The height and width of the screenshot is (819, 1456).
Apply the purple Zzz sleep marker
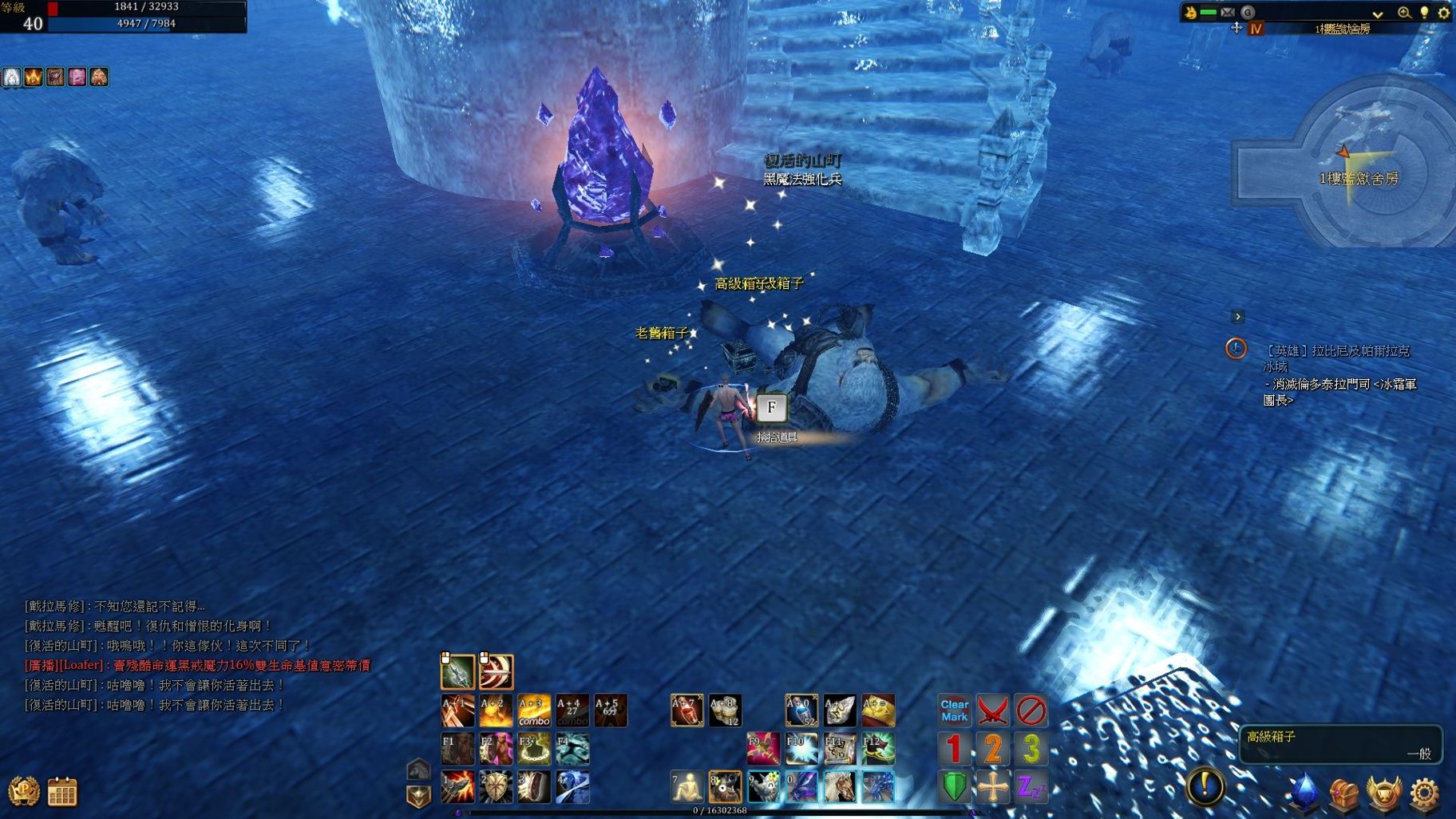(x=1031, y=787)
